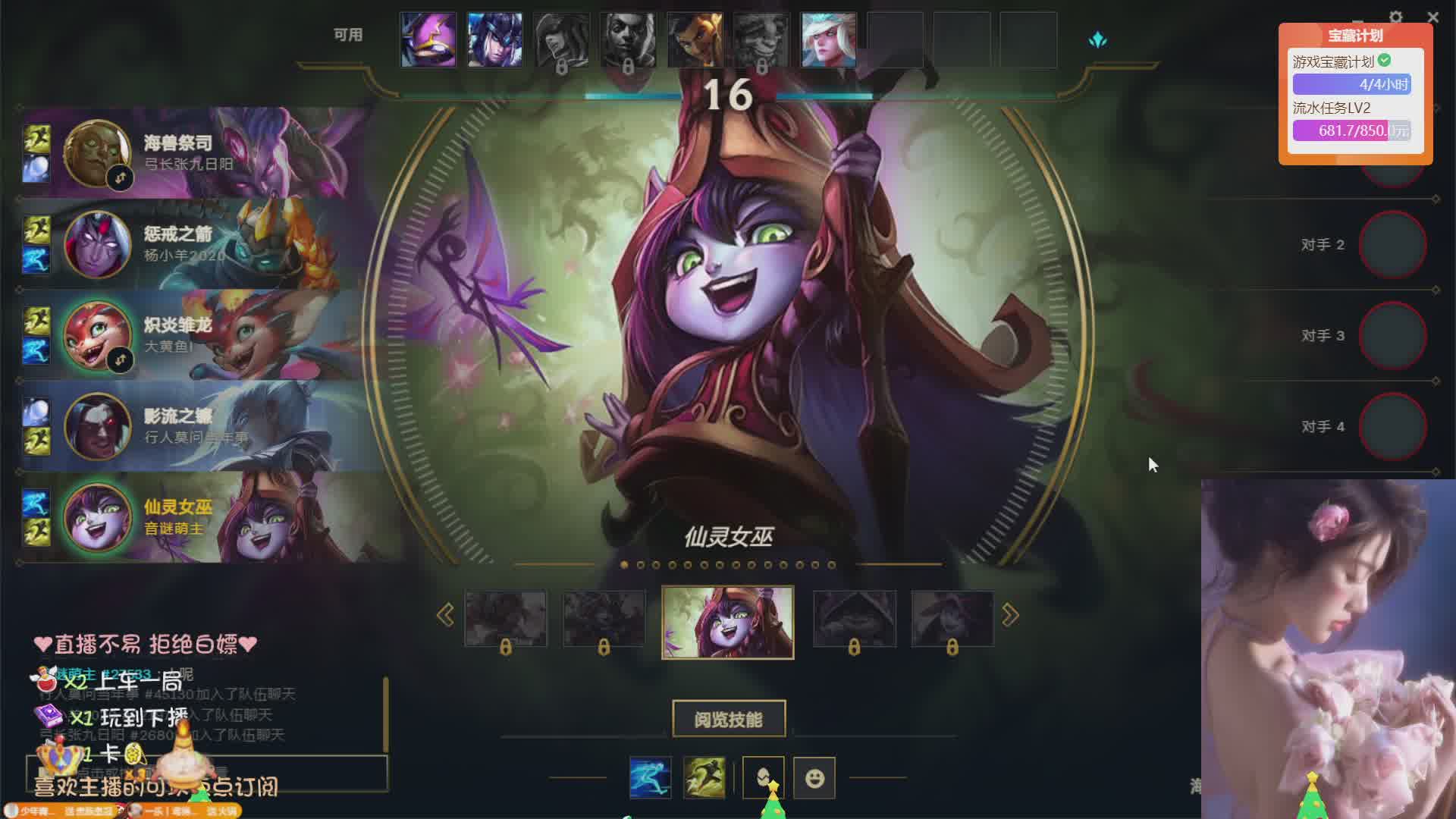Select the 影流之镰 teammate row
1456x819 pixels.
[197, 426]
